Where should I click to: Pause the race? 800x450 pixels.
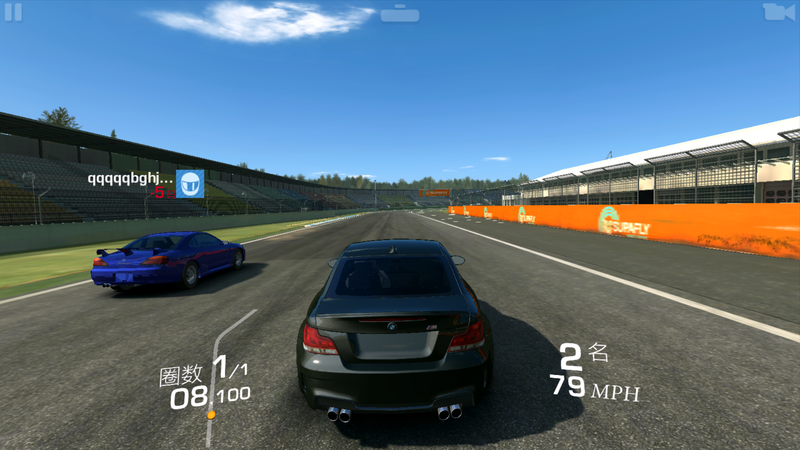coord(13,12)
